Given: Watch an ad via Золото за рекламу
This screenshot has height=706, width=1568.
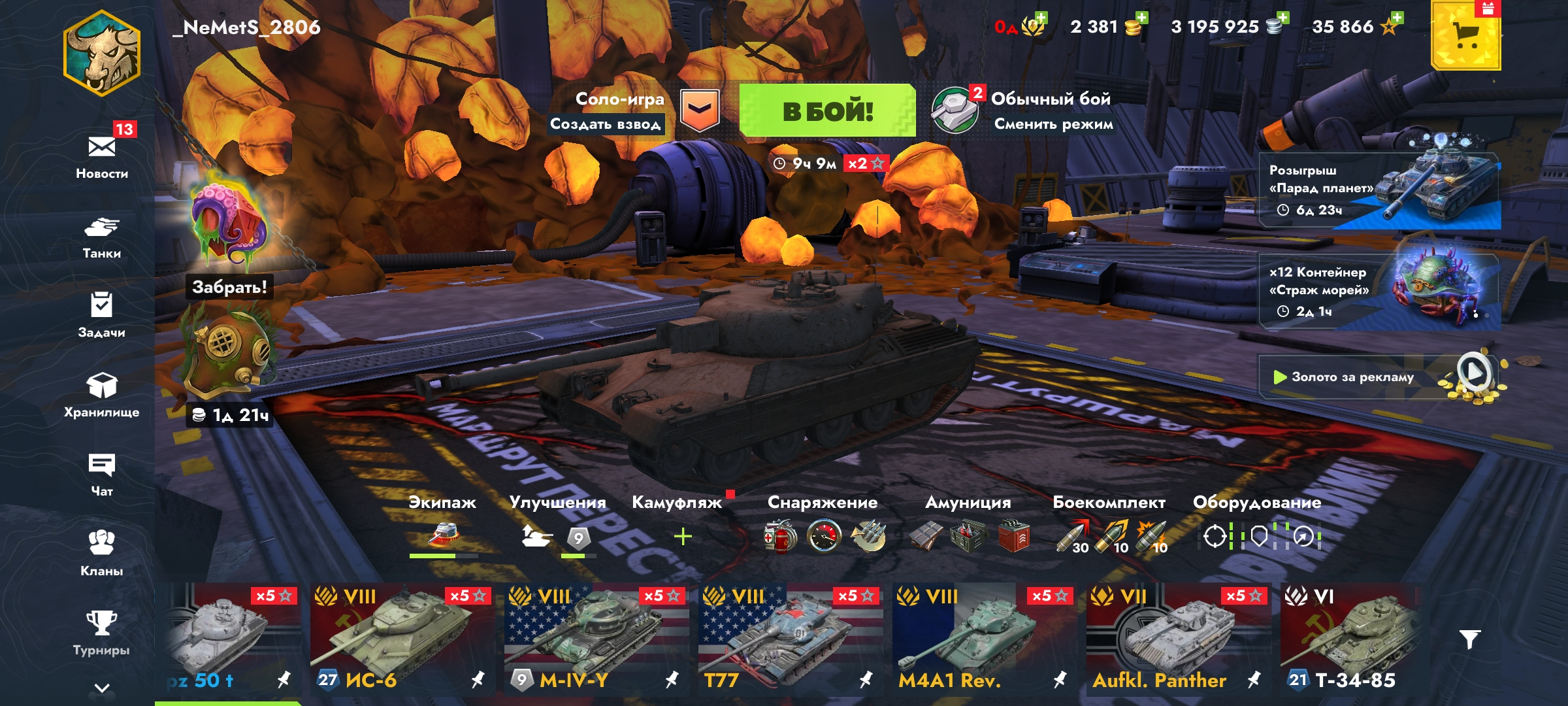Looking at the screenshot, I should (x=1379, y=377).
